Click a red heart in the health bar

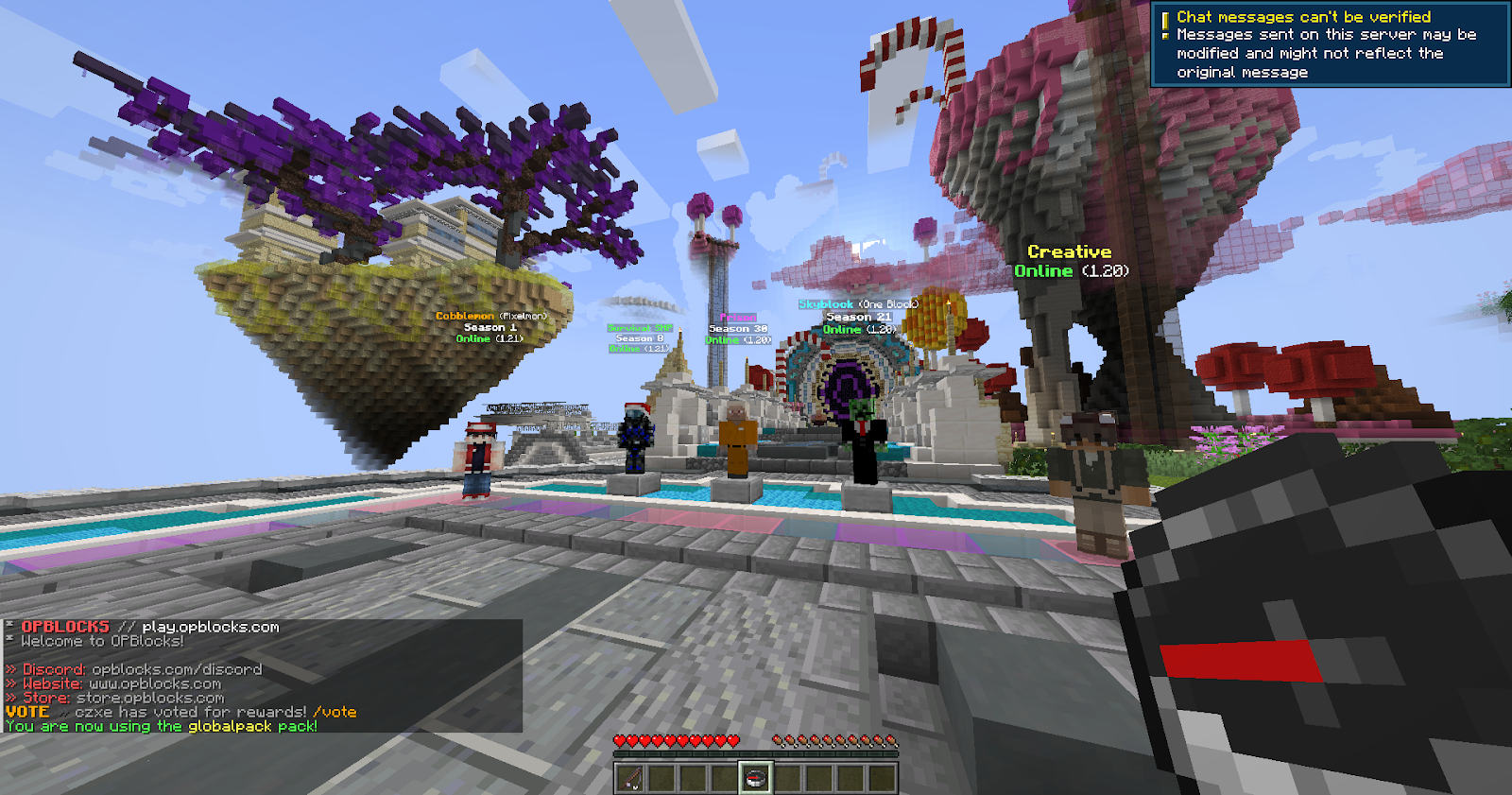(624, 739)
